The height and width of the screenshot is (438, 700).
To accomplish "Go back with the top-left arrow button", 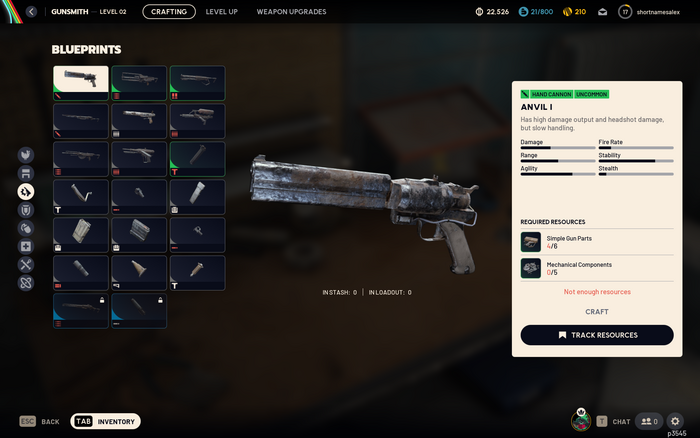I will point(31,12).
